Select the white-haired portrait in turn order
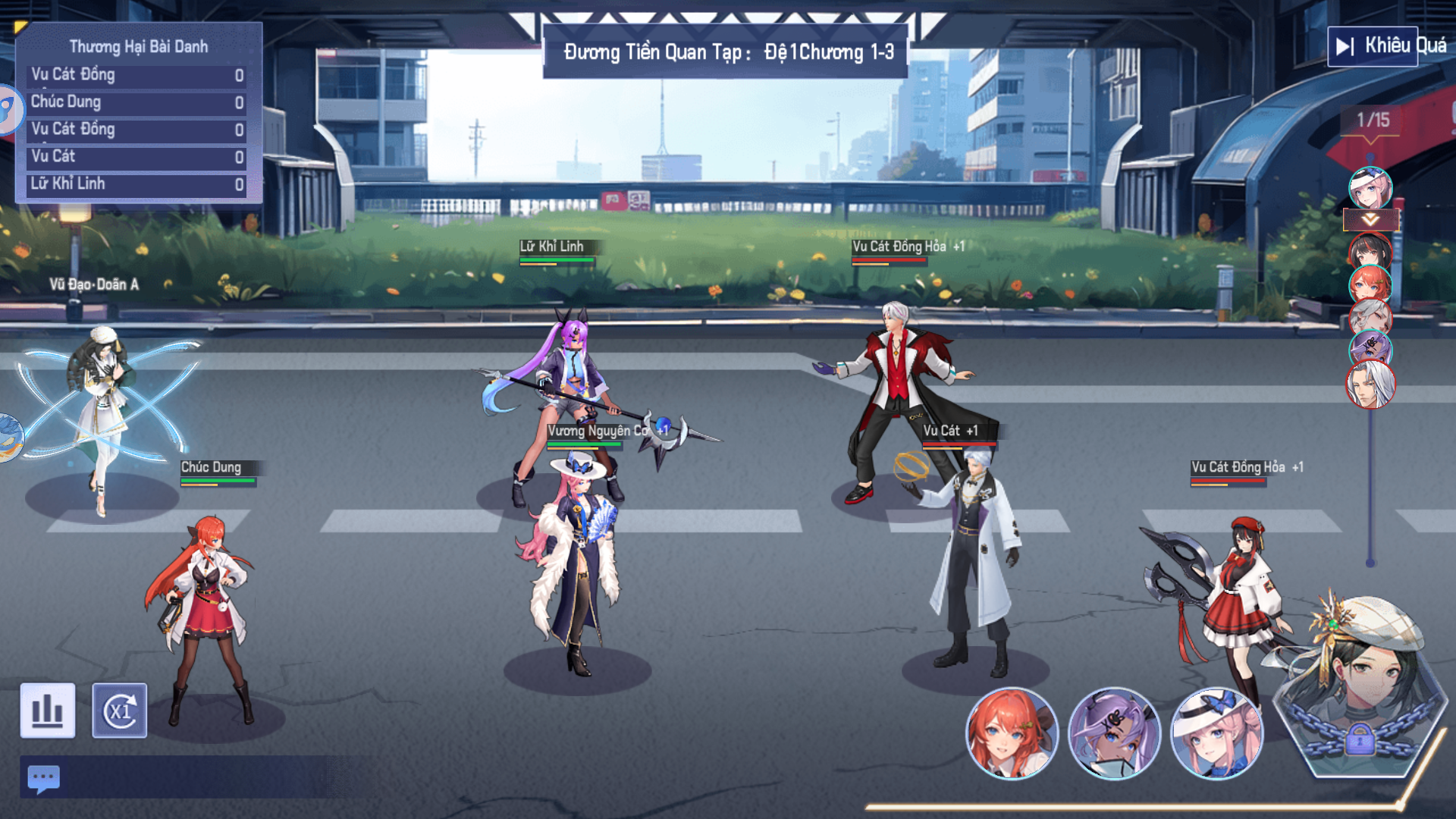Viewport: 1456px width, 819px height. [1370, 385]
